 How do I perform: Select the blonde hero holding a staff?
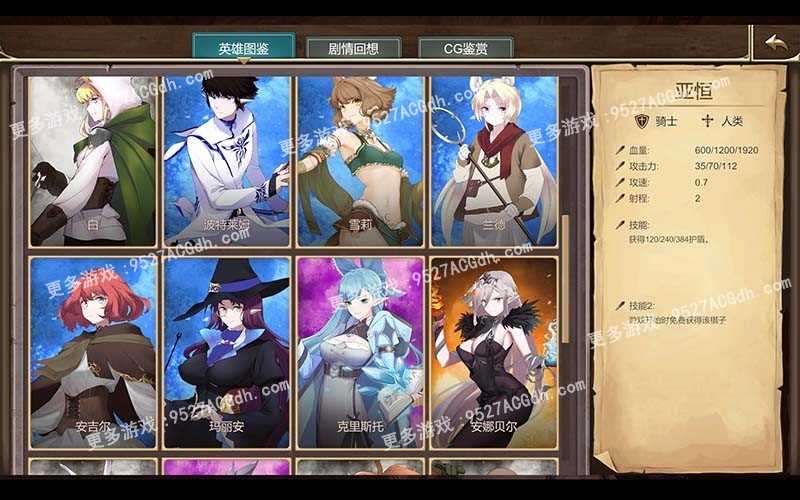pyautogui.click(x=493, y=160)
